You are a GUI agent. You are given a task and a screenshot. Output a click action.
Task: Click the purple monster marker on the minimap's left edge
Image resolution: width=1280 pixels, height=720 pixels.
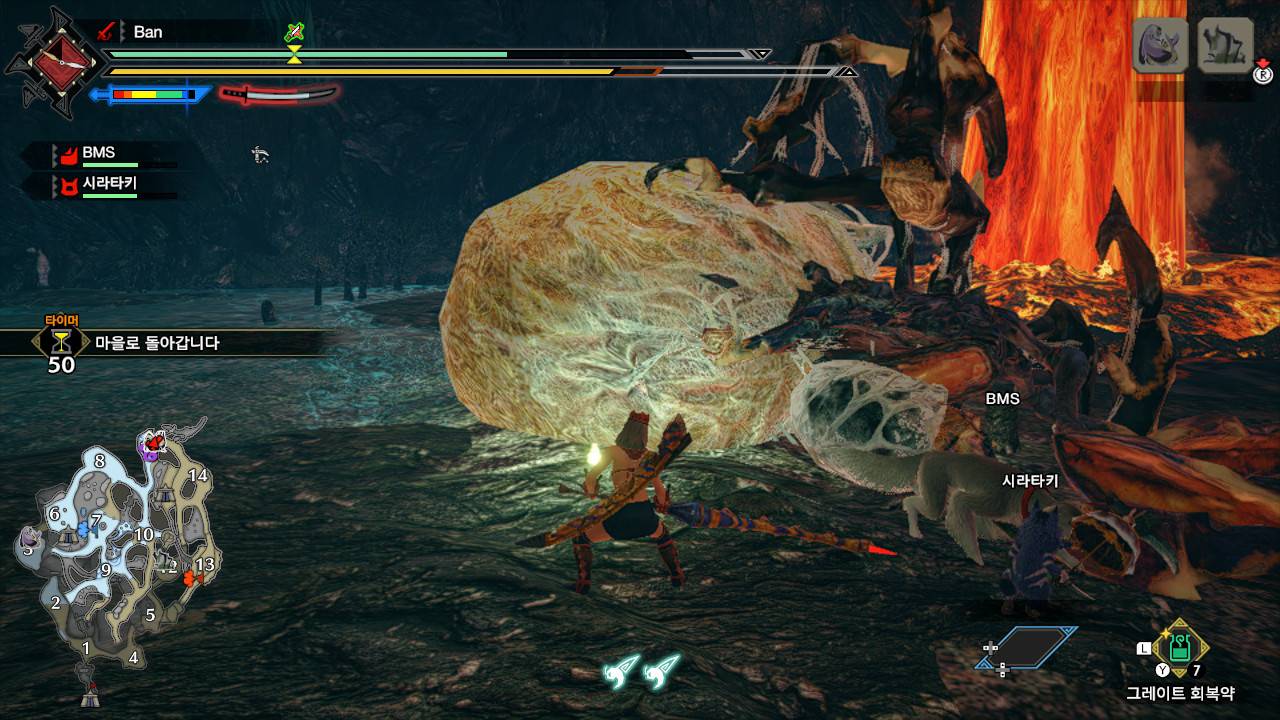point(28,547)
